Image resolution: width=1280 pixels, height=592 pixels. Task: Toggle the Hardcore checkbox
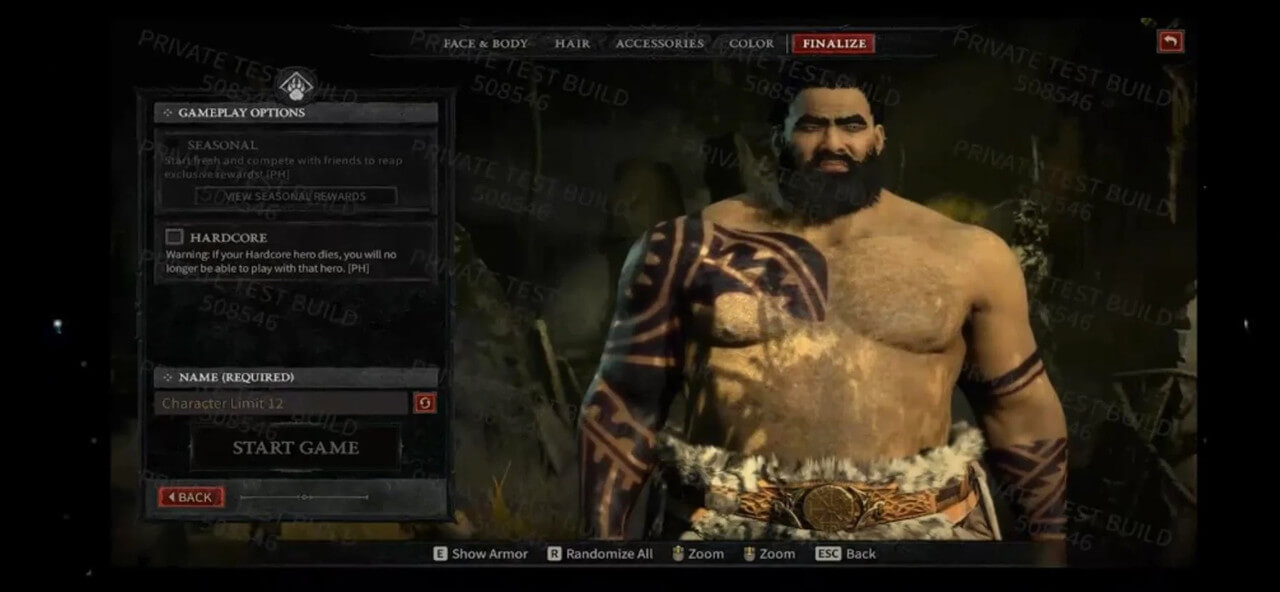[175, 237]
